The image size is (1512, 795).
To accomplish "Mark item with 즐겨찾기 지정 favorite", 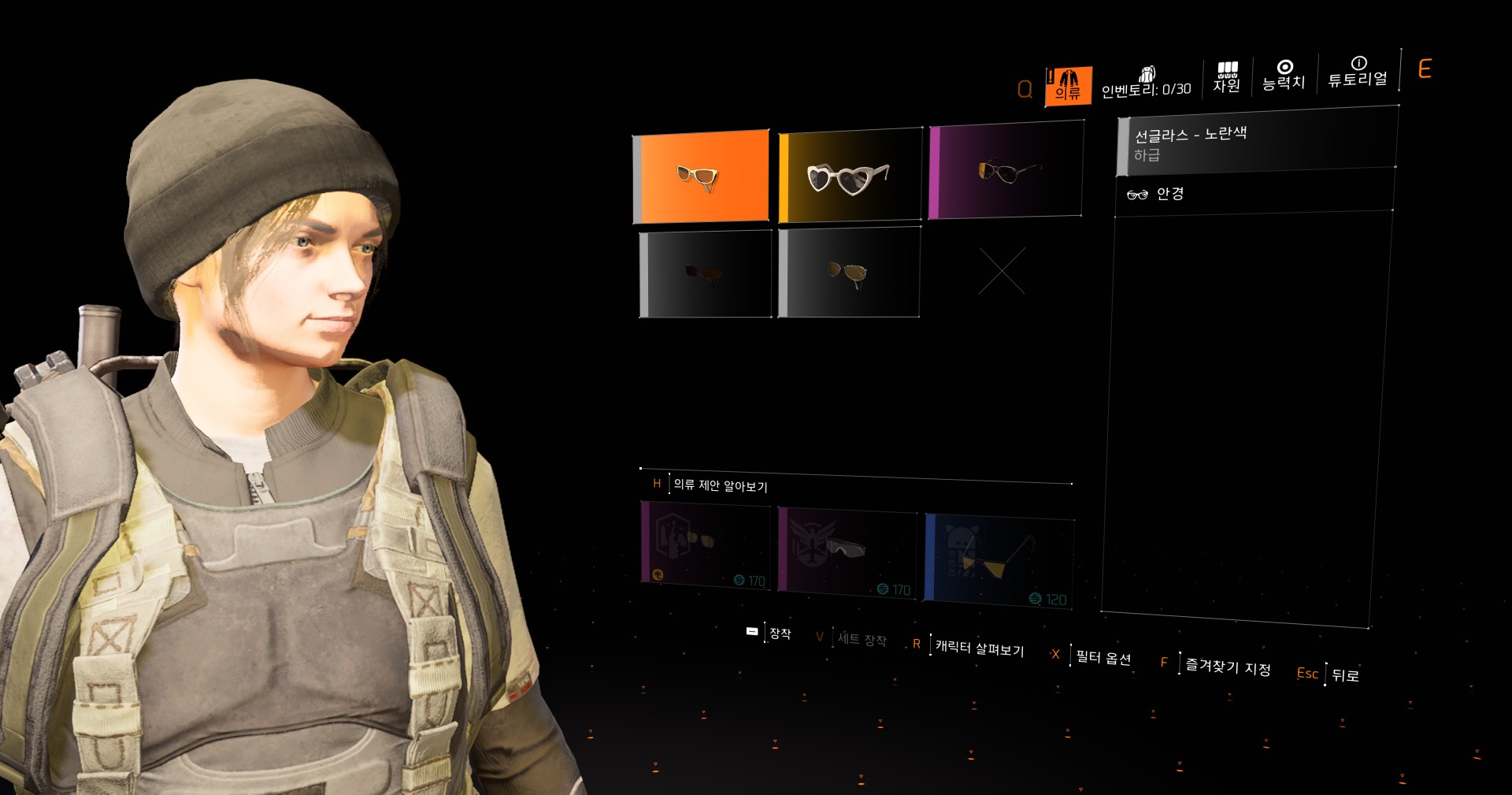I will pyautogui.click(x=1227, y=667).
